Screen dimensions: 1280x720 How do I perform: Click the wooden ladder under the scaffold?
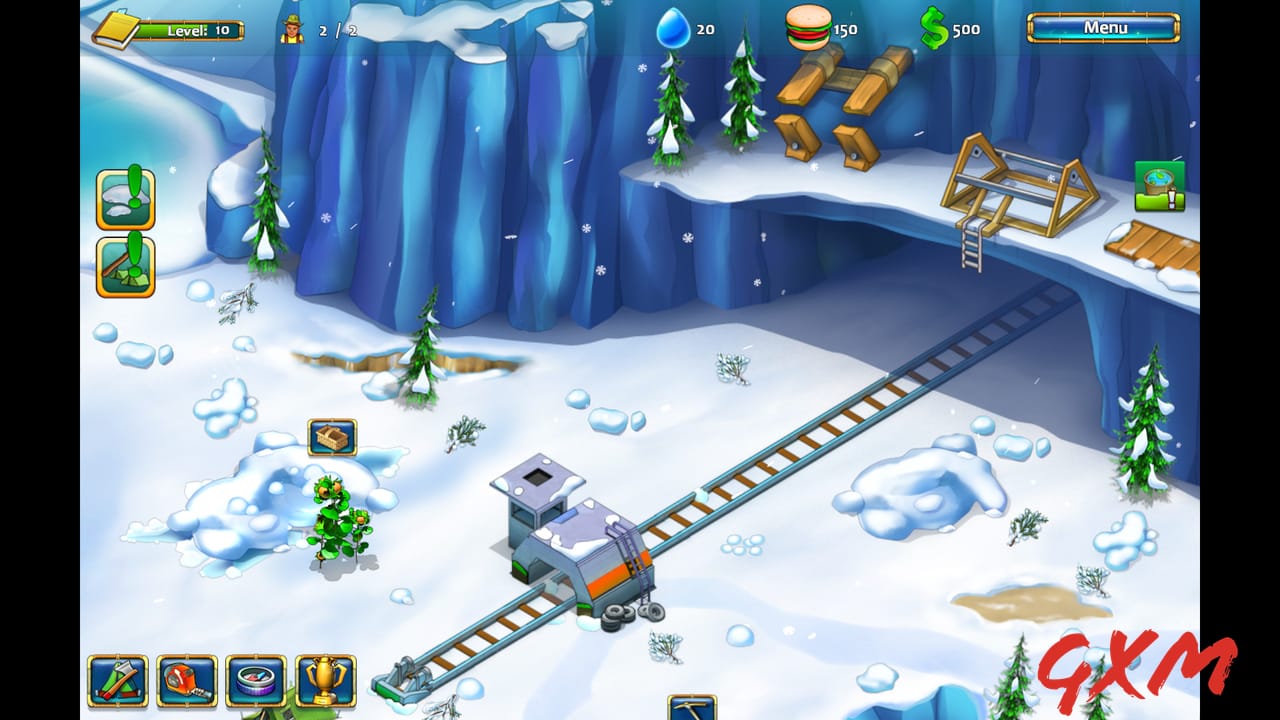click(971, 245)
